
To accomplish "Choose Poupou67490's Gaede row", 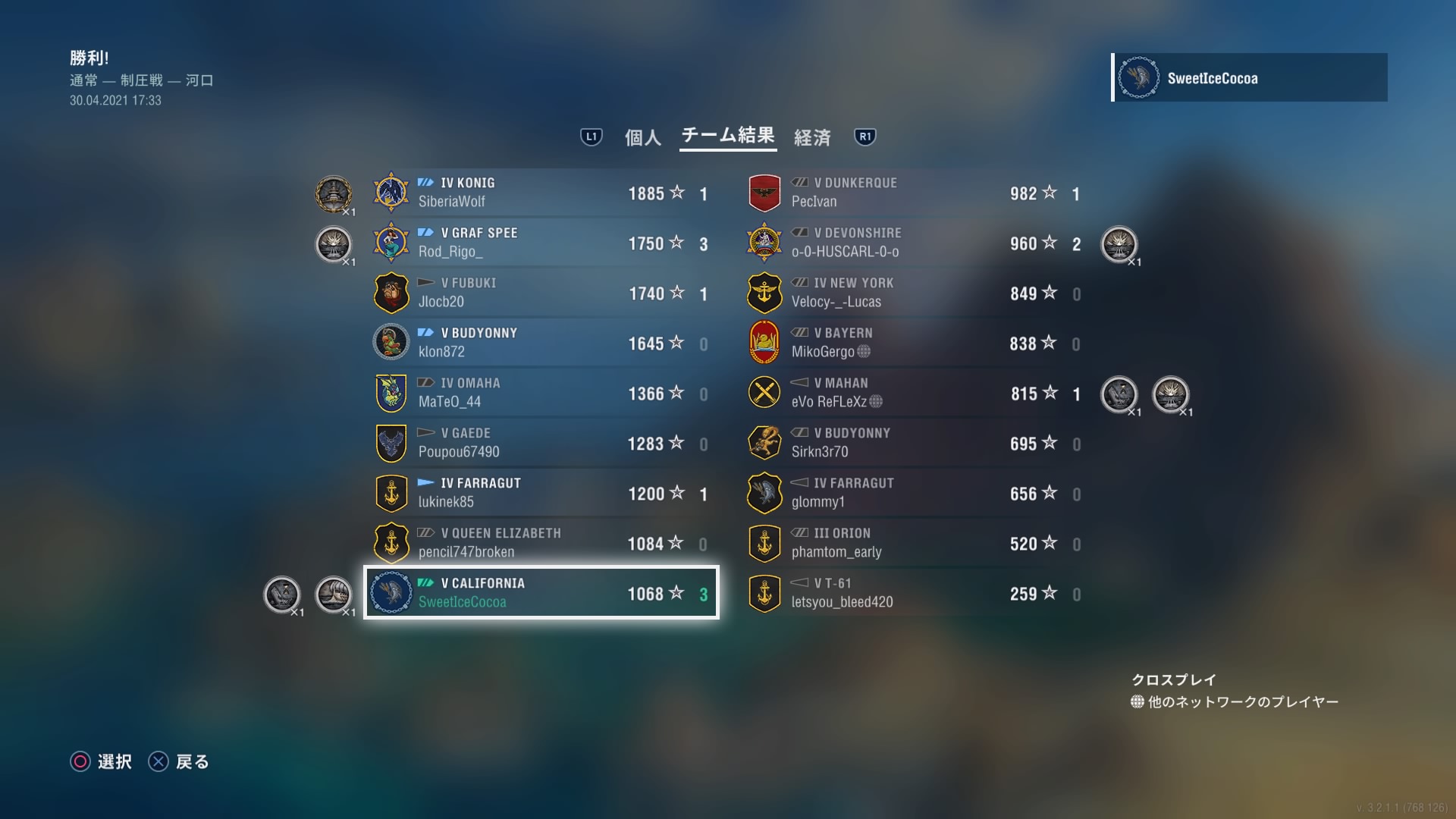I will [x=541, y=443].
